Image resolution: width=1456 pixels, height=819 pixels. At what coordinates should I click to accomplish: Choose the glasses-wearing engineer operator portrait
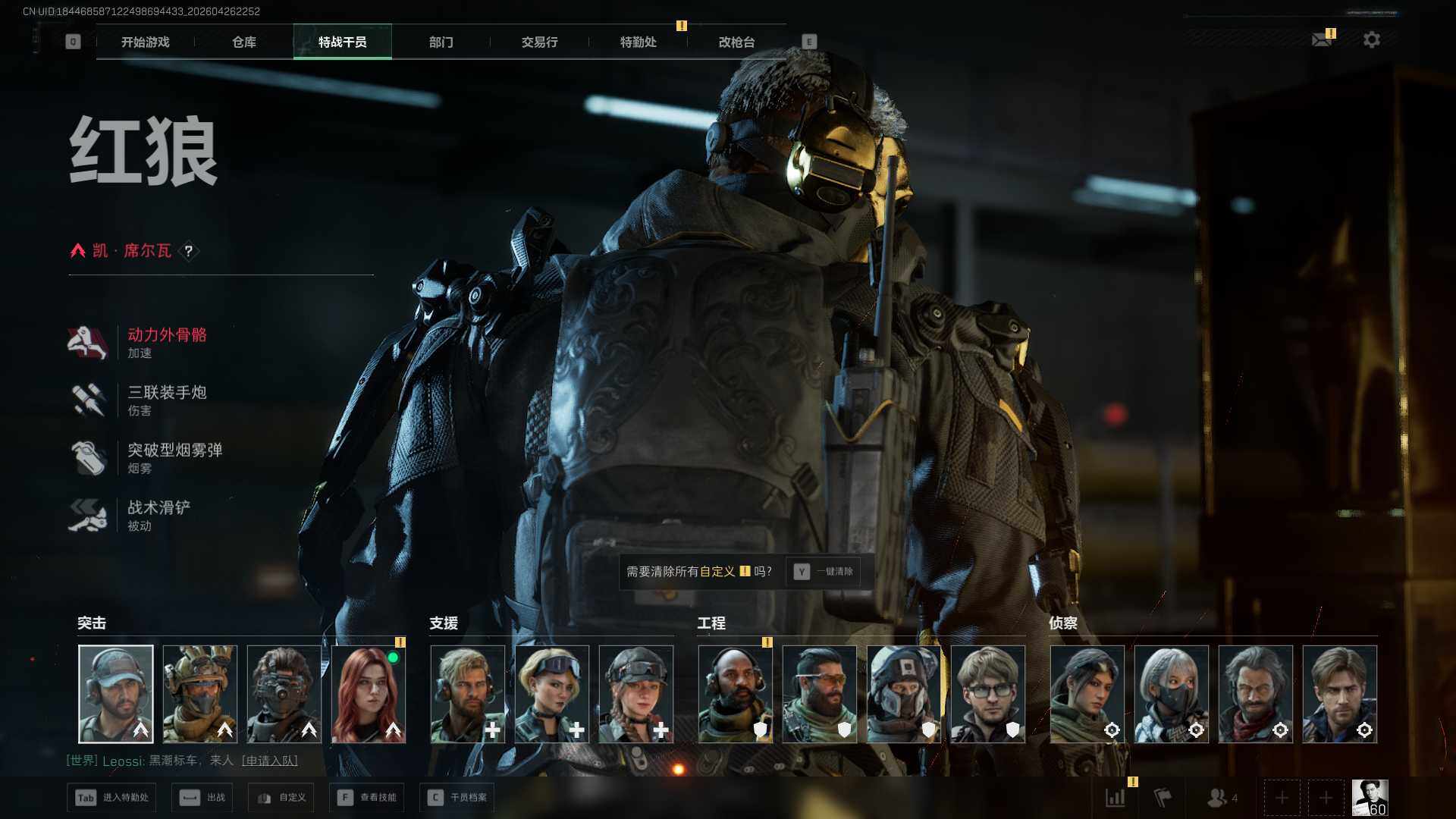coord(988,694)
